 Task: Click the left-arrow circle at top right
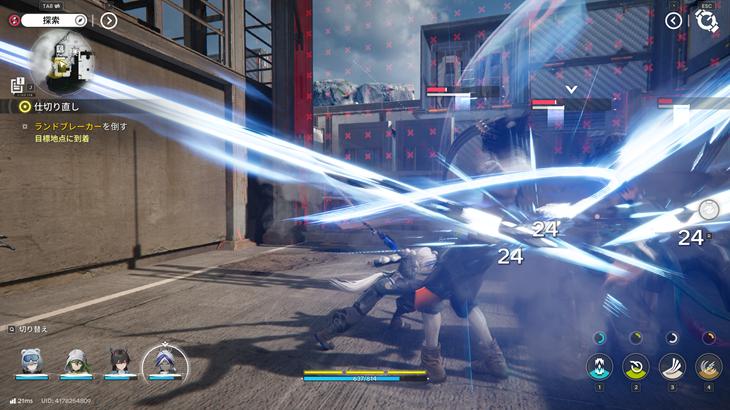(x=674, y=20)
